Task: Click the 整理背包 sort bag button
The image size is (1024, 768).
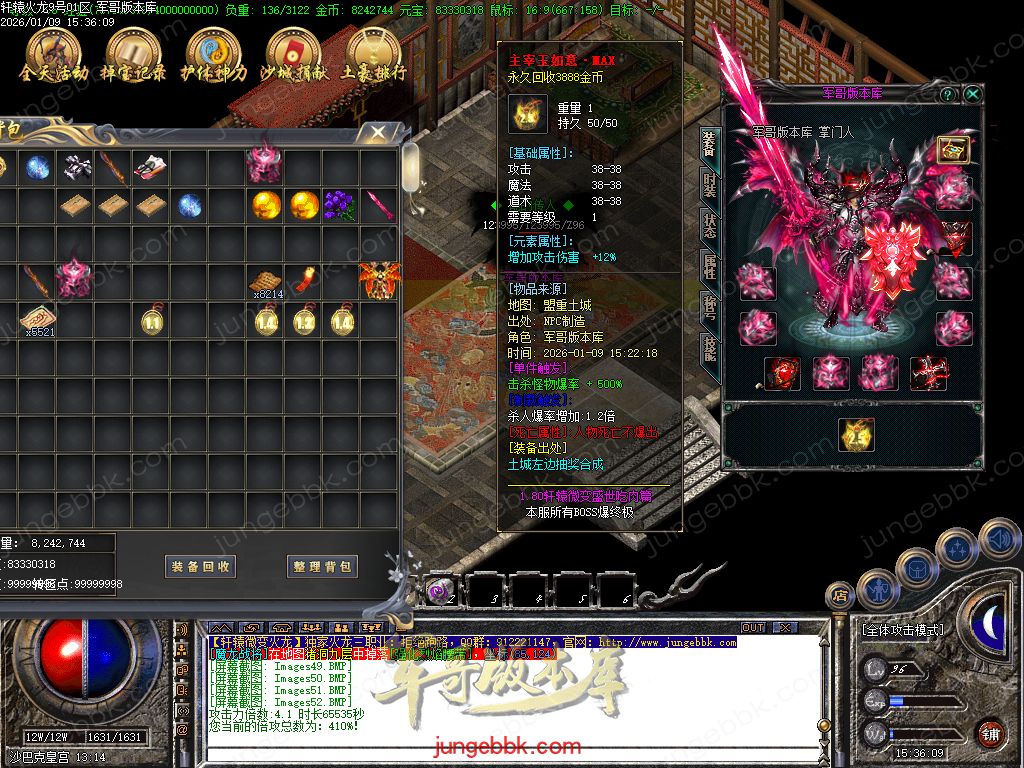Action: pos(322,566)
